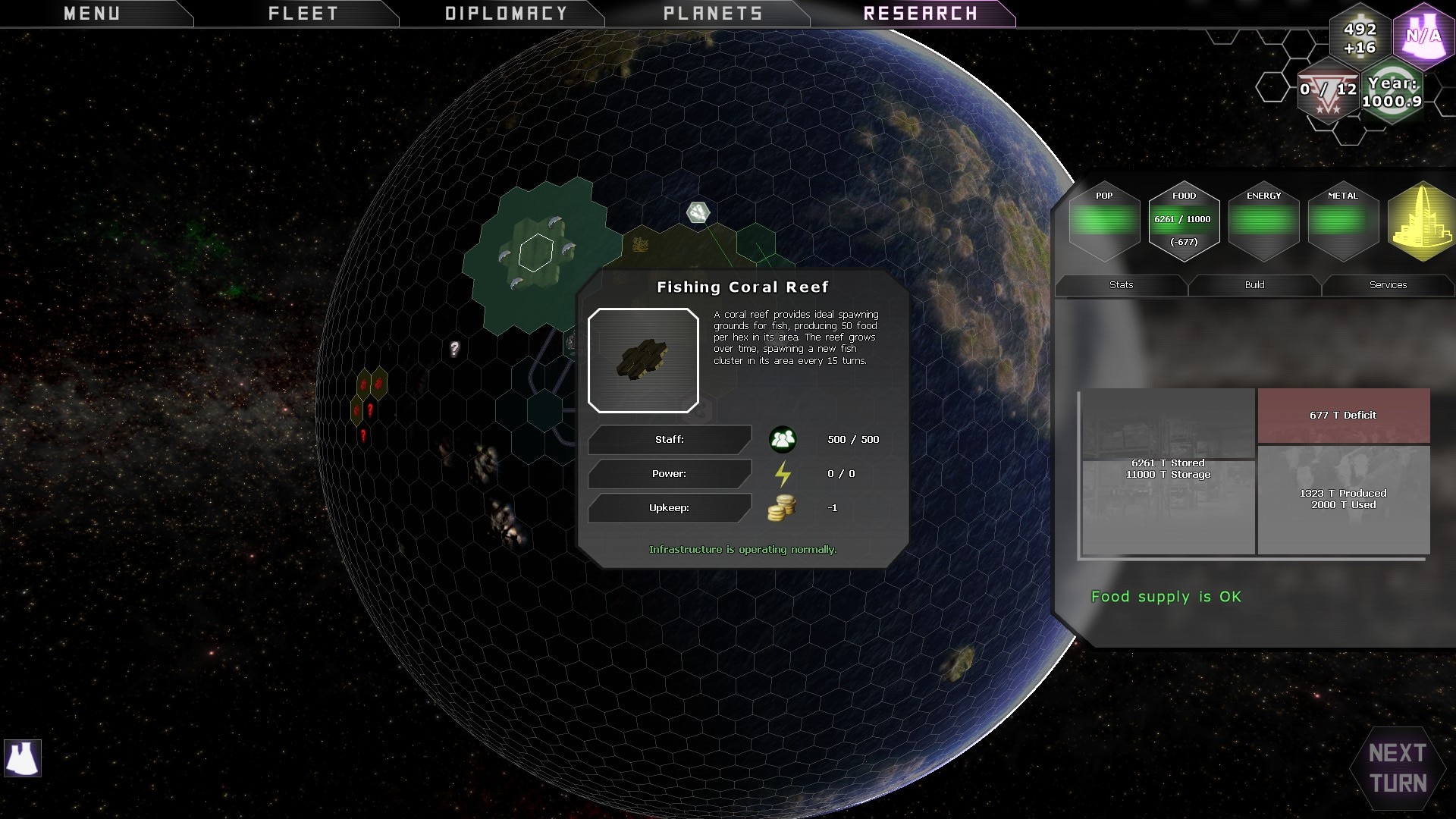This screenshot has height=819, width=1456.
Task: Click the credits balance hexagon
Action: tap(1360, 38)
